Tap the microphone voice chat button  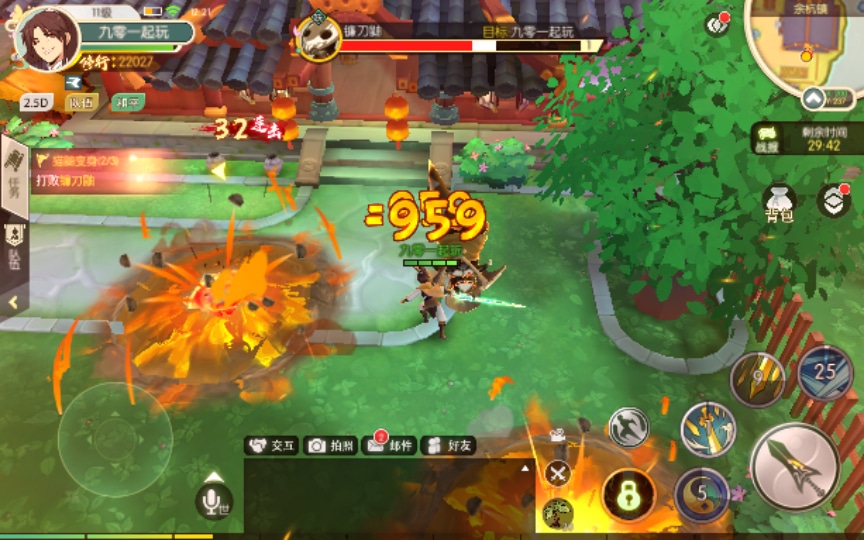(x=213, y=500)
